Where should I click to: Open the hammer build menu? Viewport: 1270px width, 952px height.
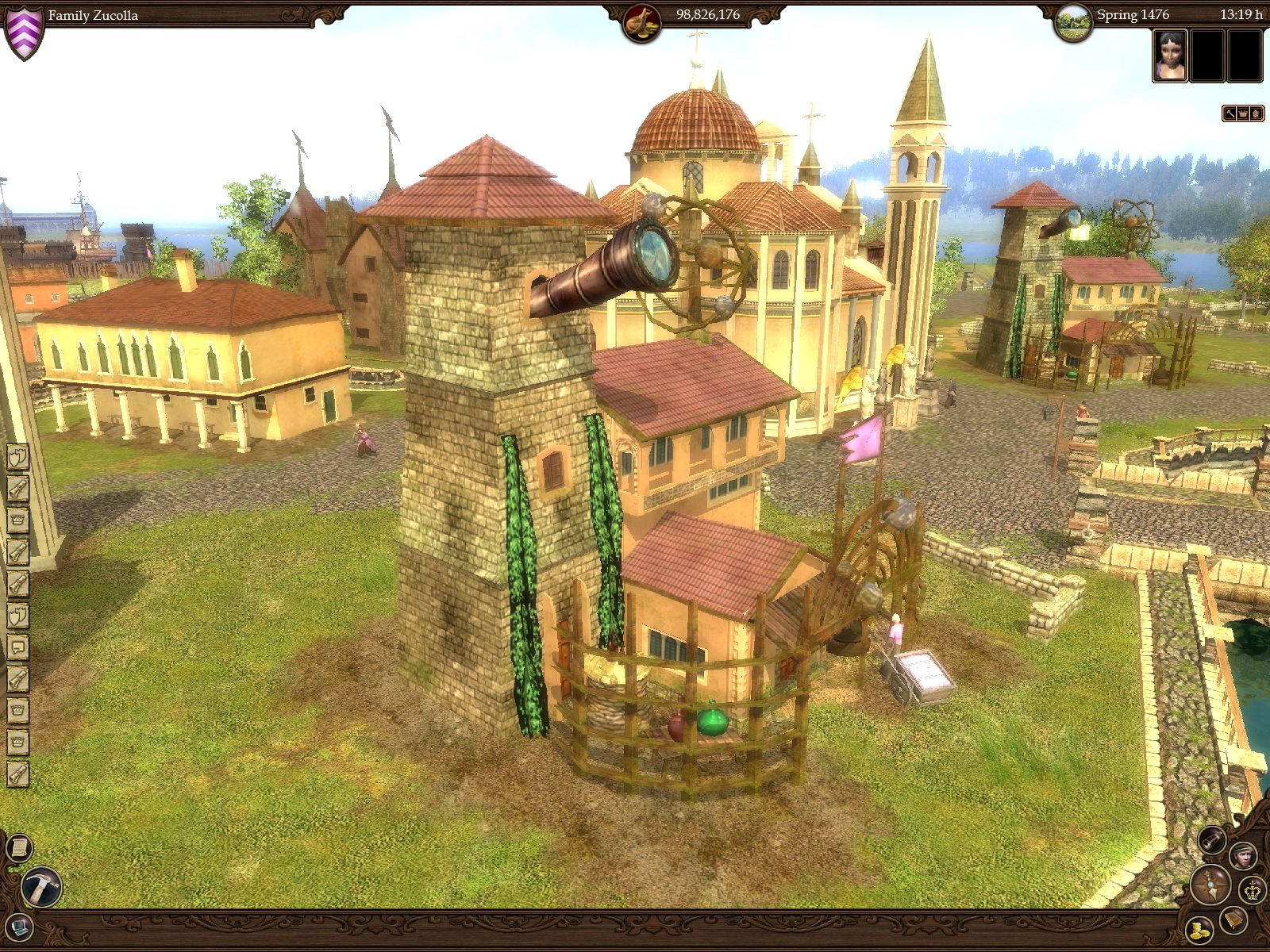(x=40, y=887)
